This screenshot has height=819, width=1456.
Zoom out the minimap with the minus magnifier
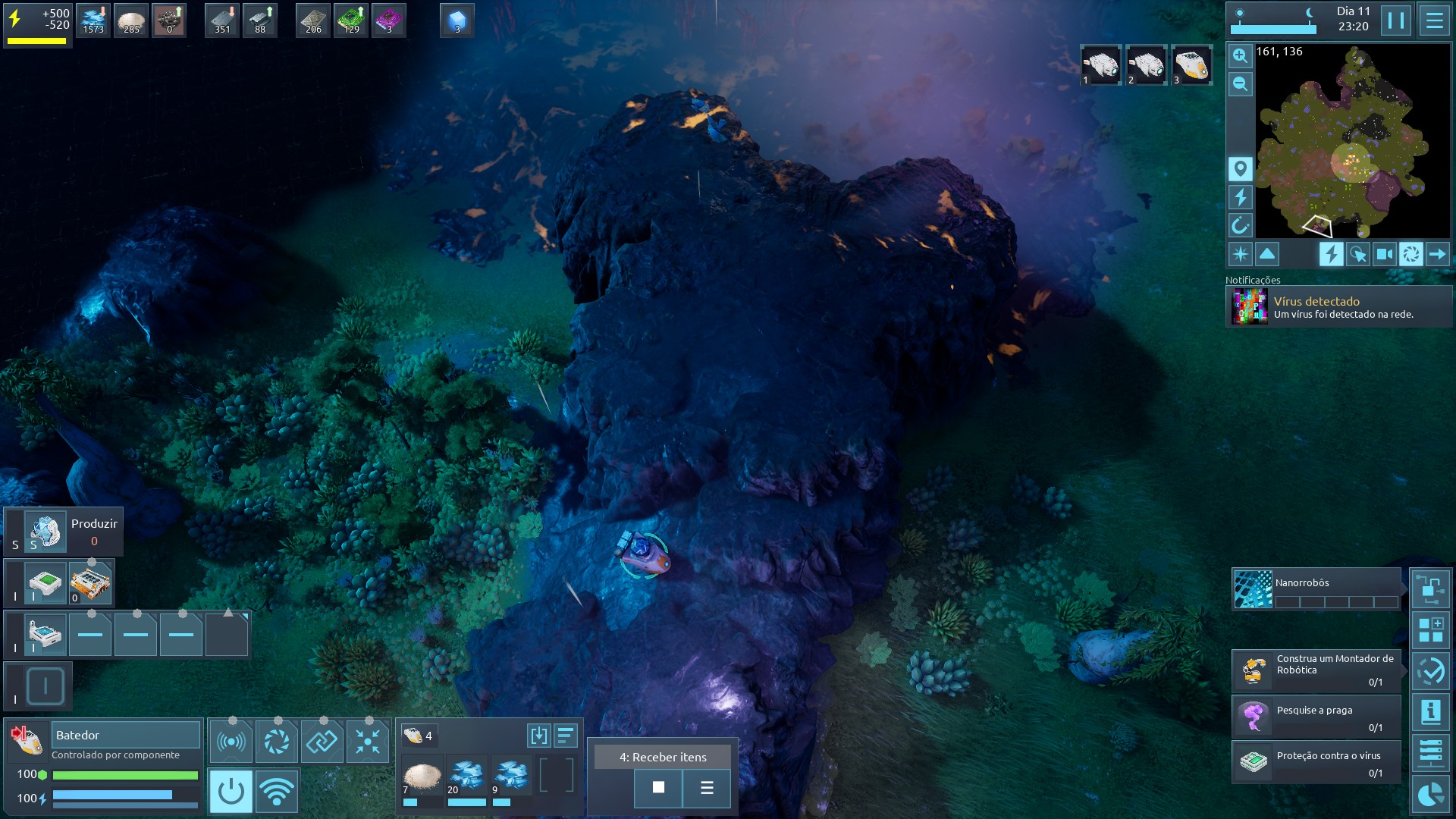tap(1240, 83)
